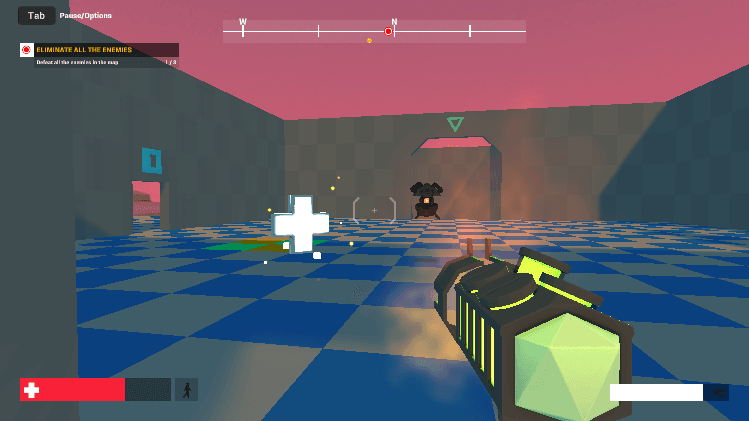Select the red enemy marker on the compass

[x=388, y=31]
